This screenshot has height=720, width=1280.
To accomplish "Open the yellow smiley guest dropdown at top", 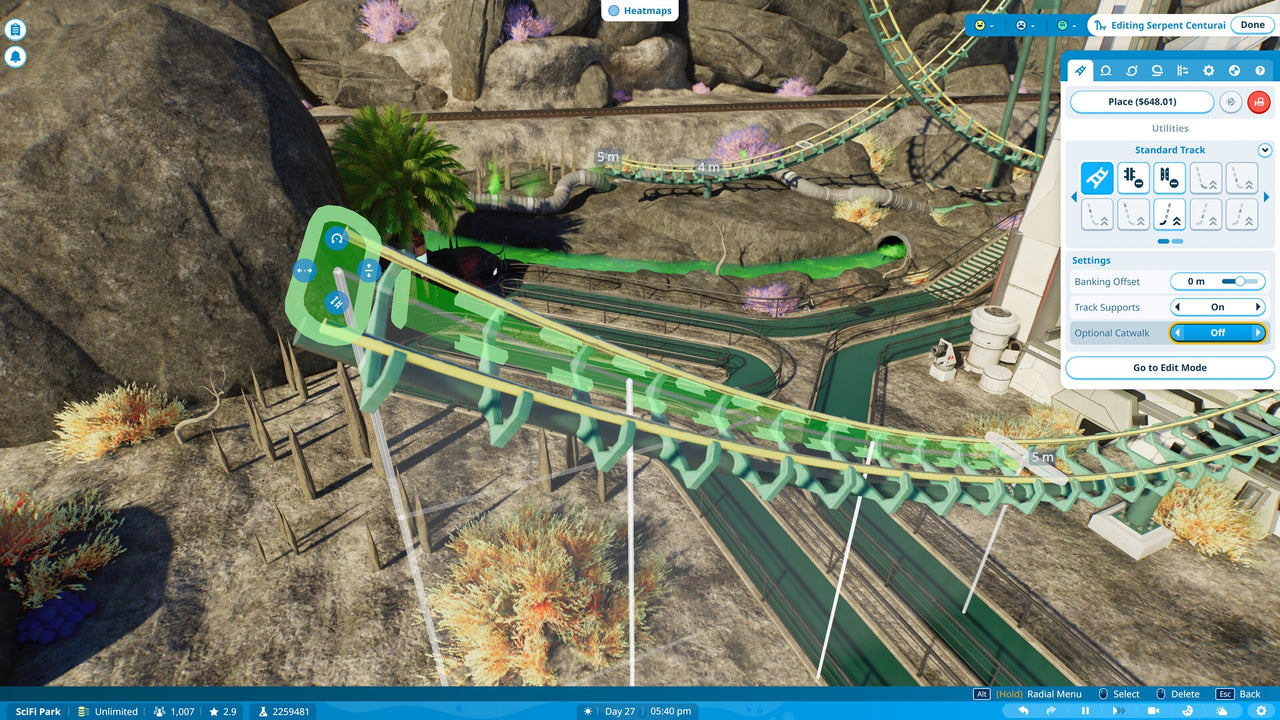I will (981, 24).
